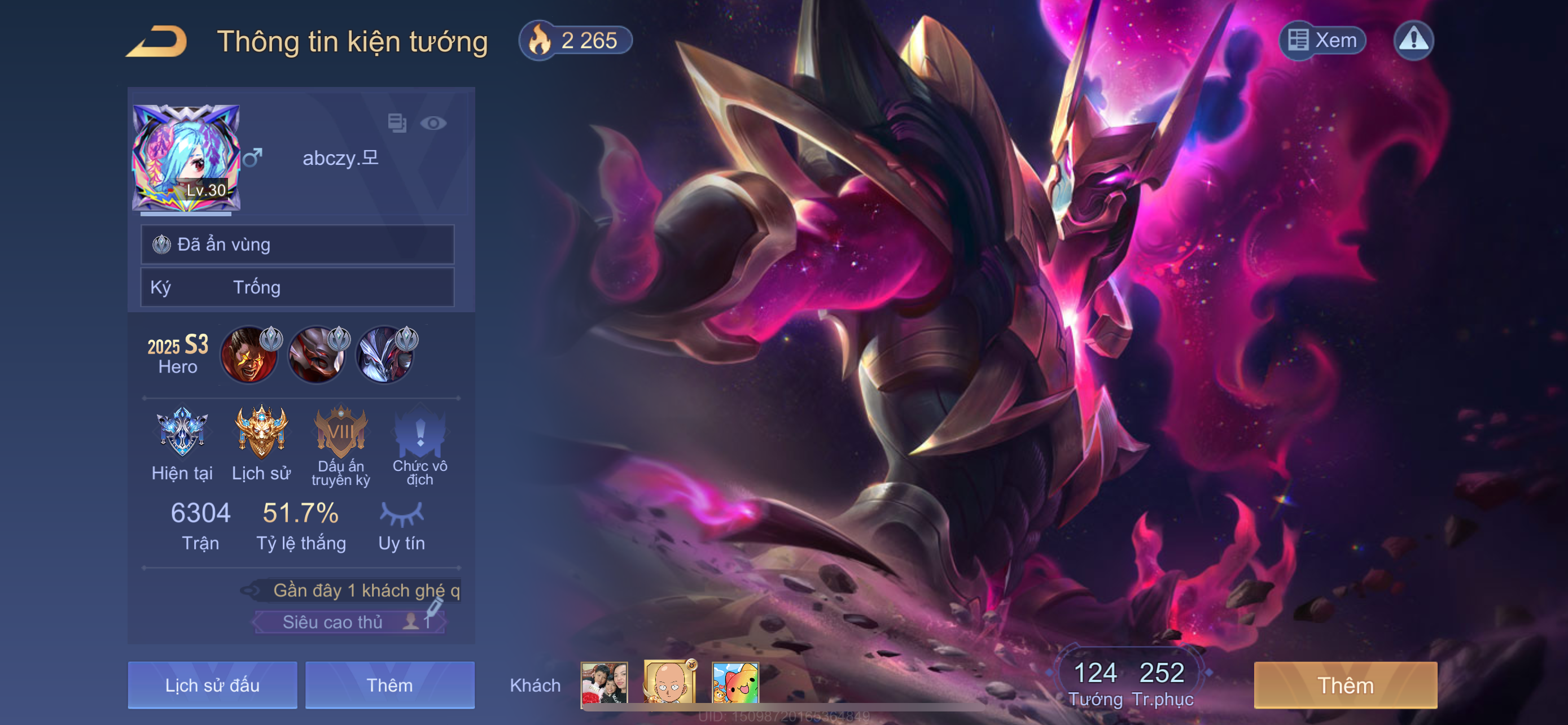Open the popularity flame counter
The image size is (1568, 725).
575,41
